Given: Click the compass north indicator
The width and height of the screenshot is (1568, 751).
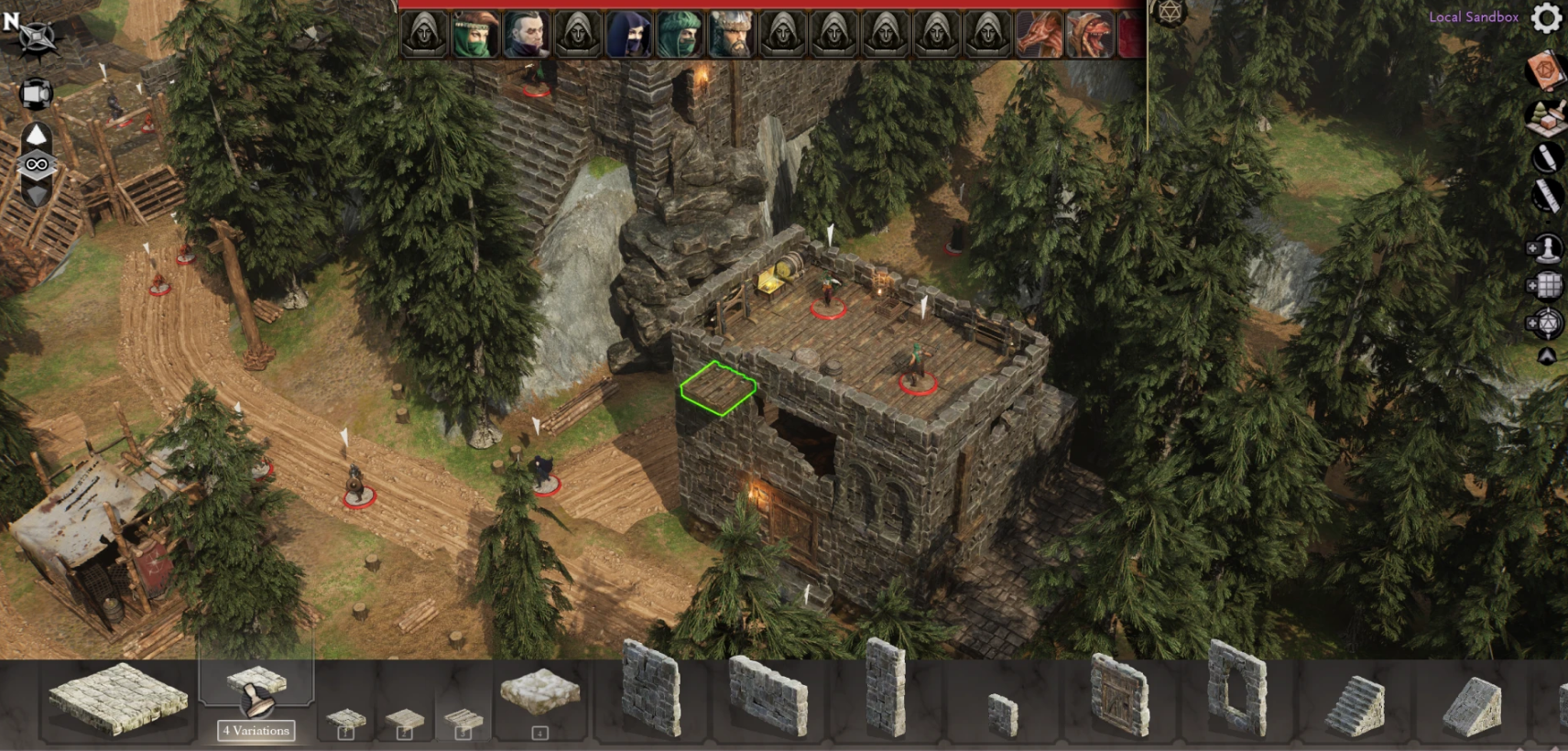Looking at the screenshot, I should tap(27, 32).
